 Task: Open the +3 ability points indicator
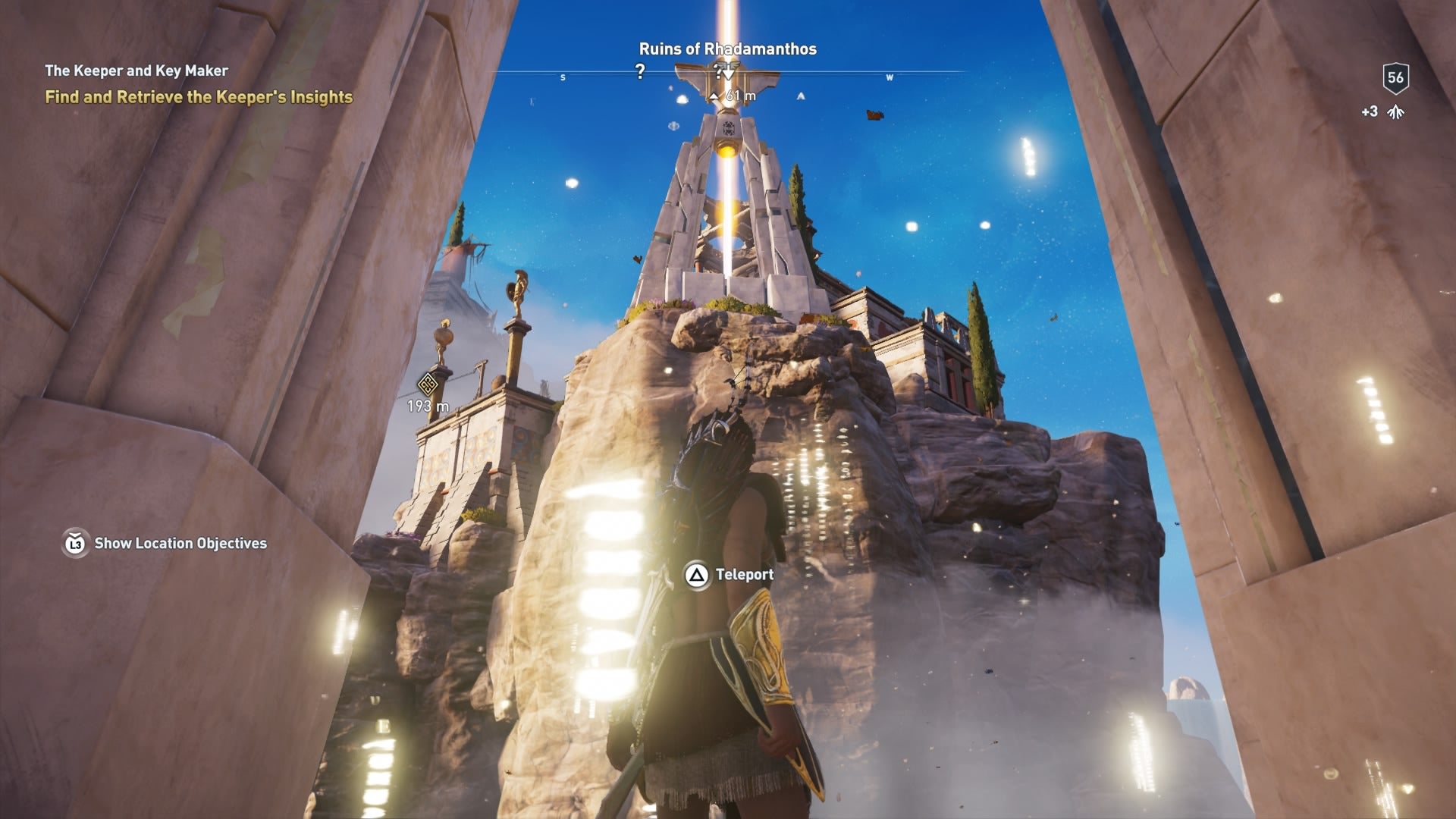(x=1383, y=112)
